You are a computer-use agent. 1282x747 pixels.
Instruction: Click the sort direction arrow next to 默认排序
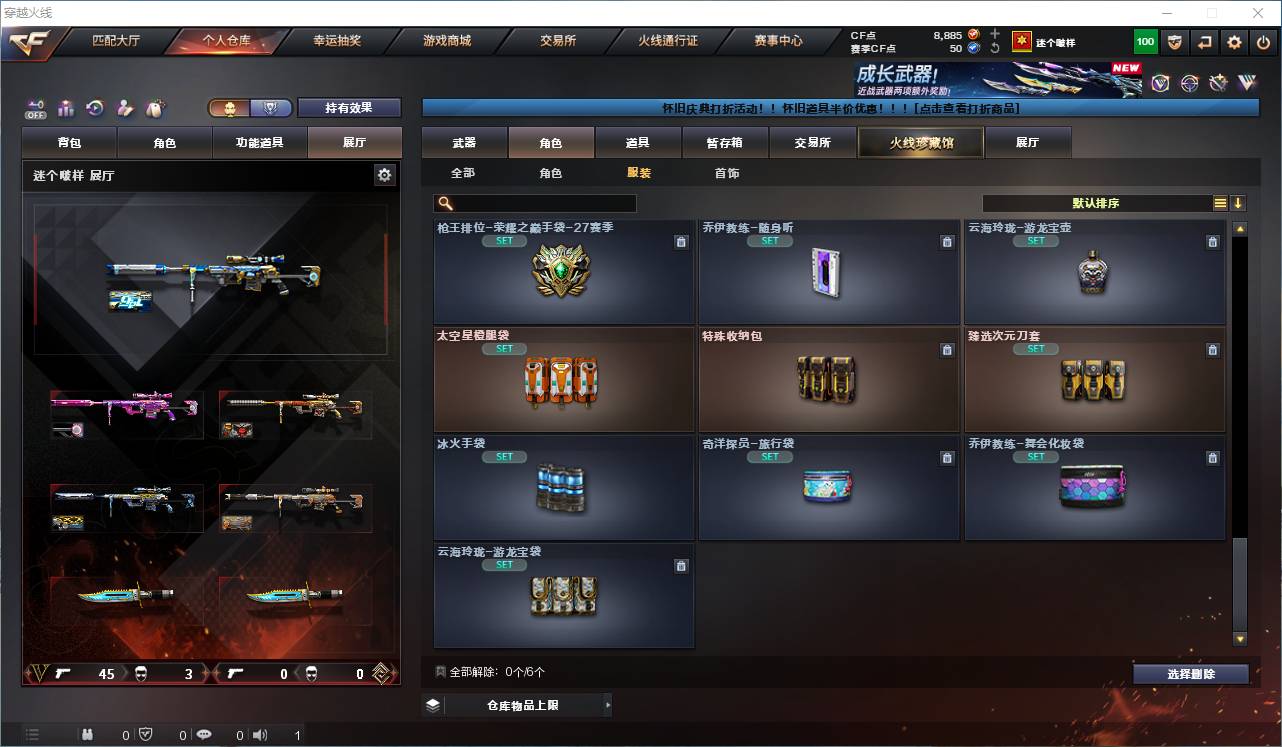1239,202
